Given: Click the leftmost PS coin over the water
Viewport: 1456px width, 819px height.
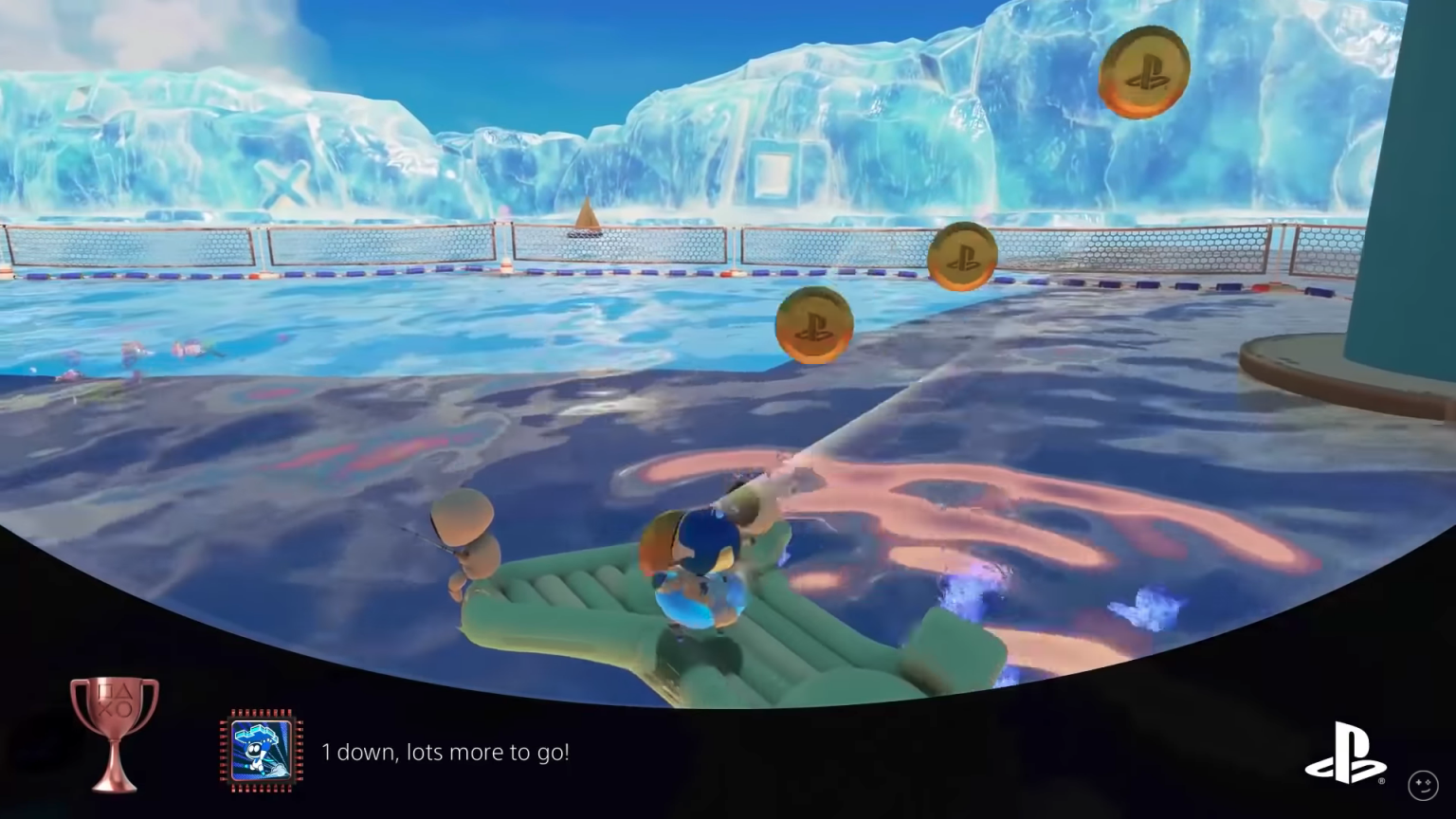Looking at the screenshot, I should tap(813, 324).
